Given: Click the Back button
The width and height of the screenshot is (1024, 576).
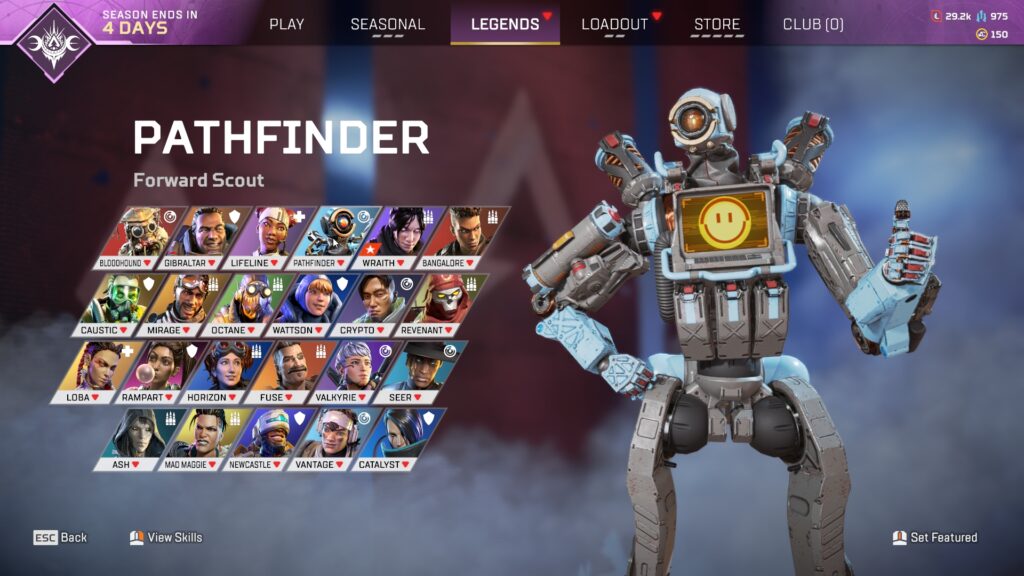Looking at the screenshot, I should 62,538.
